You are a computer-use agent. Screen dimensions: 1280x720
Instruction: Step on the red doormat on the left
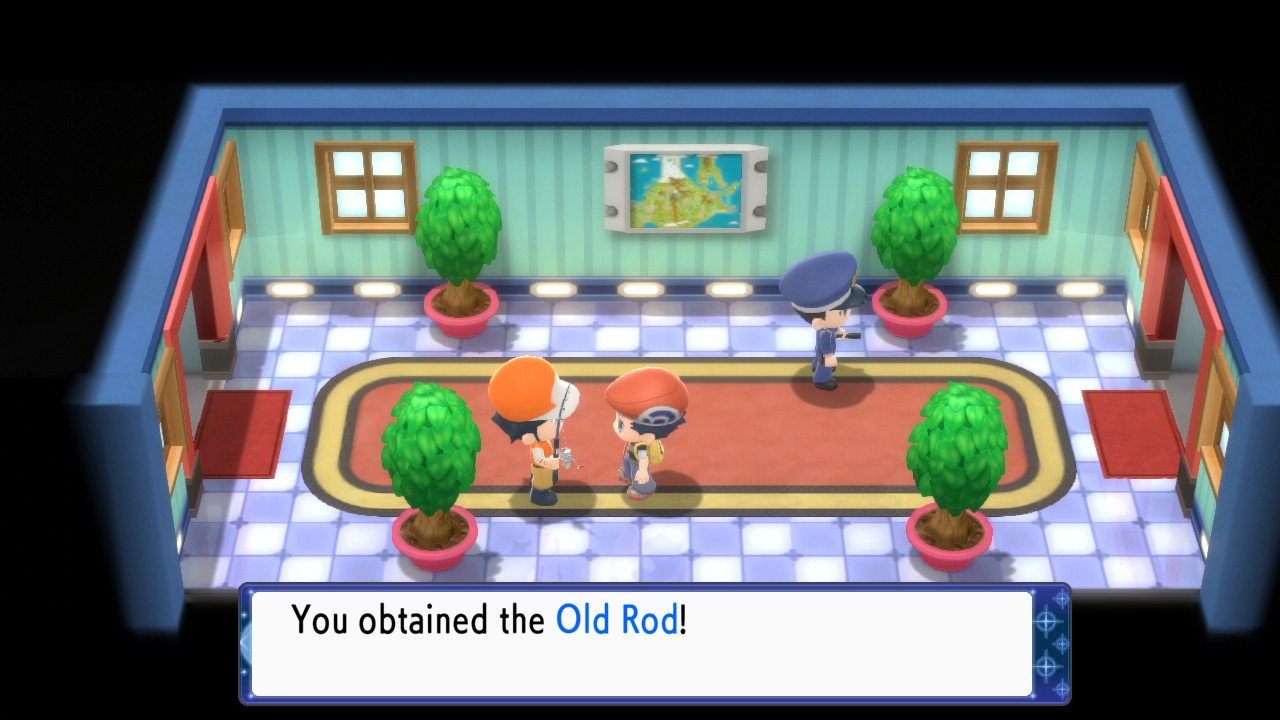pyautogui.click(x=245, y=430)
